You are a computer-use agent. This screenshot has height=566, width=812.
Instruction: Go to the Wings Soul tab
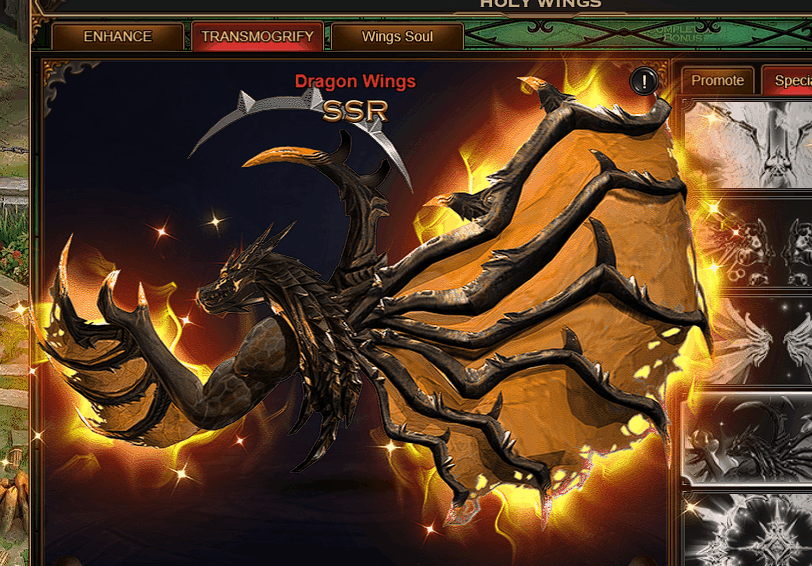point(397,37)
